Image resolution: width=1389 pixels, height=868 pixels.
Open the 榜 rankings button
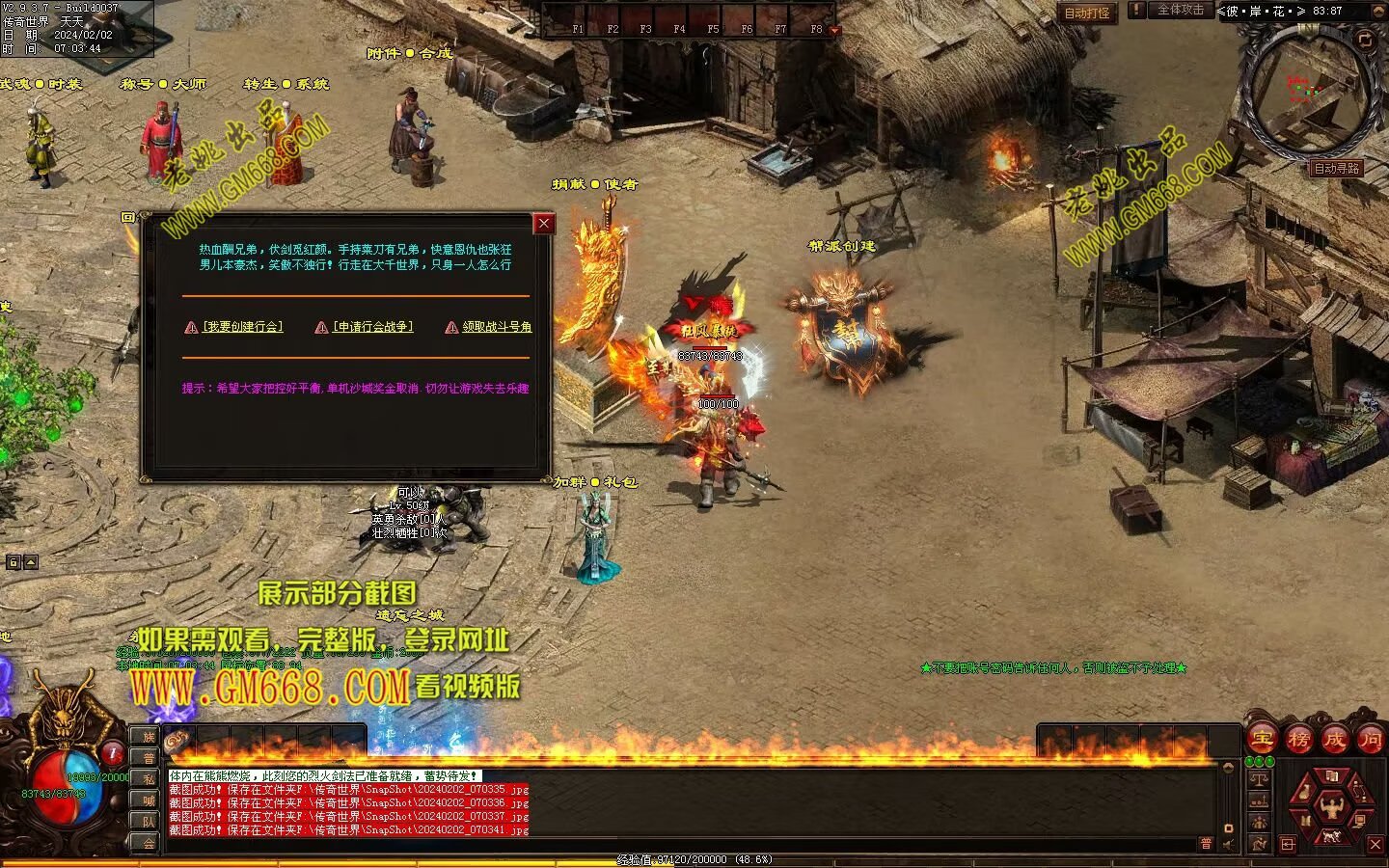1298,740
